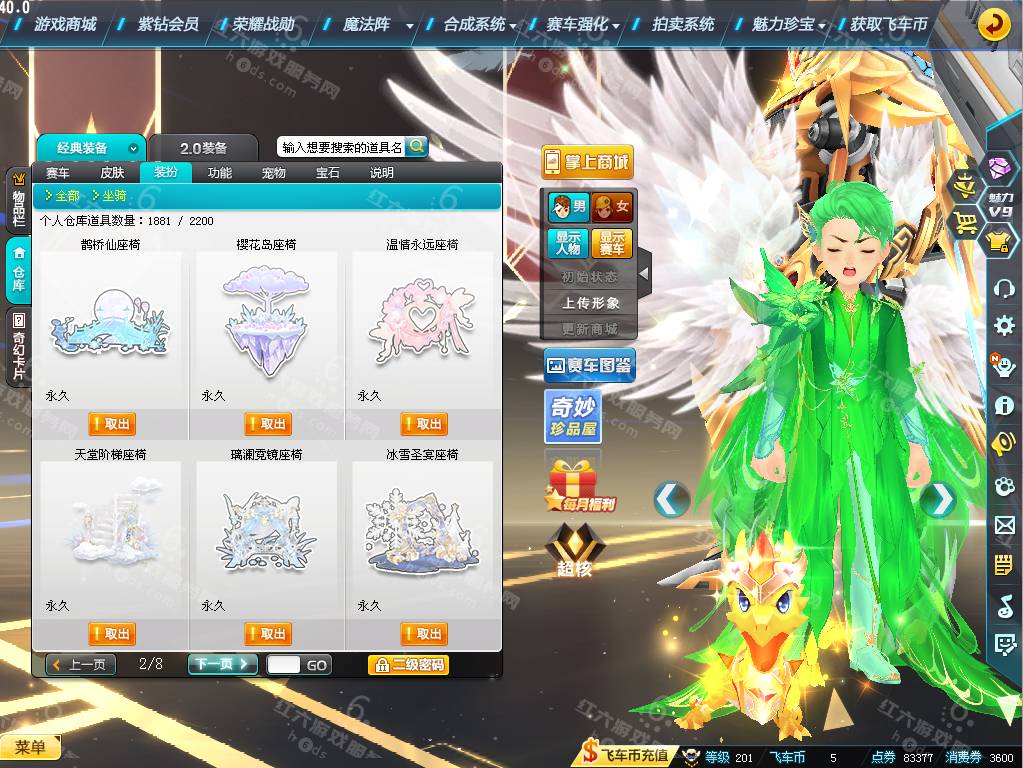Open the 游戏商城 game shop menu
1023x768 pixels.
(x=65, y=24)
